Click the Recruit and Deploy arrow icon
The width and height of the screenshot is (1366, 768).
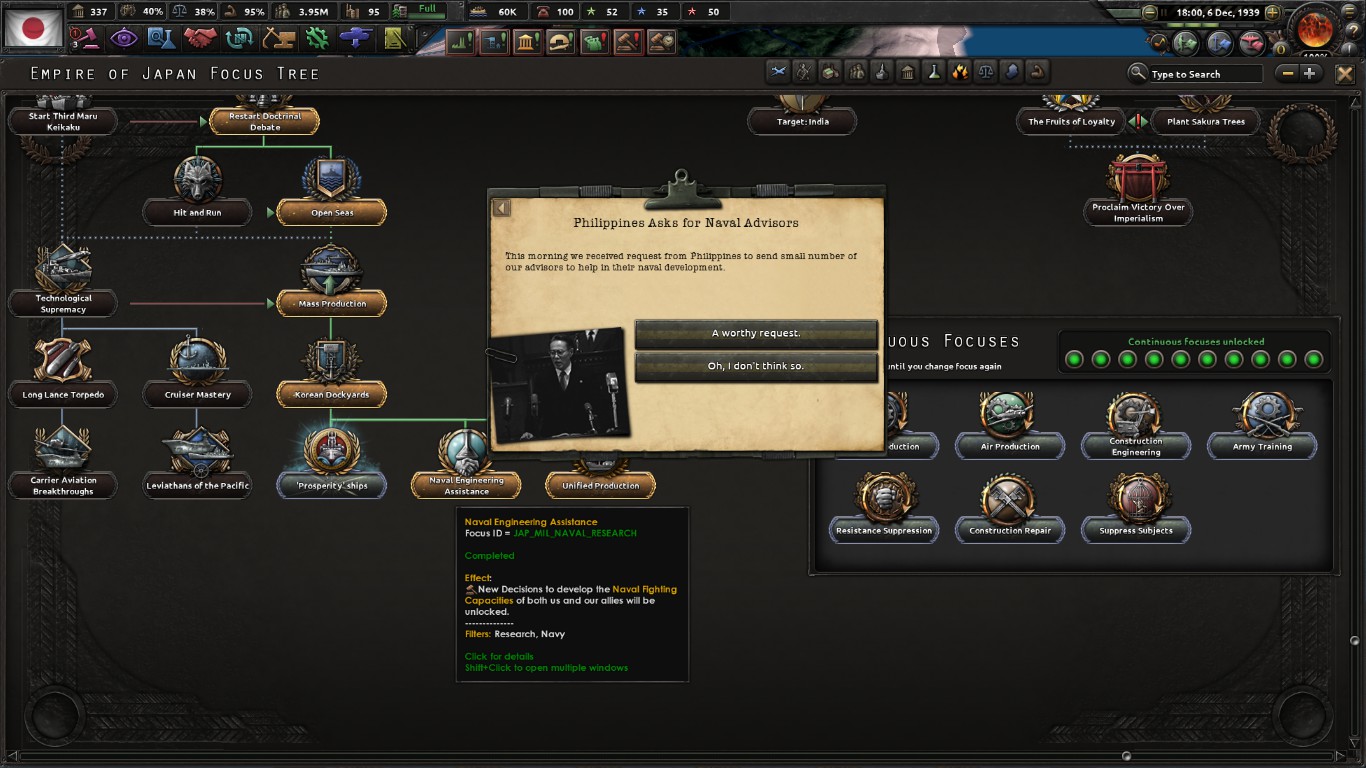coord(355,38)
